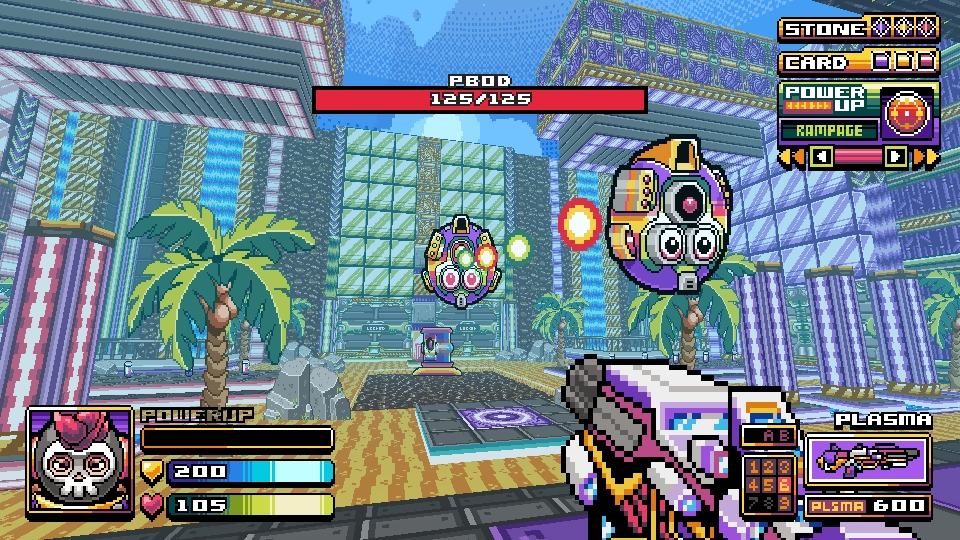Switch to weapon slot 1 on the grid
This screenshot has width=960, height=540.
(752, 468)
